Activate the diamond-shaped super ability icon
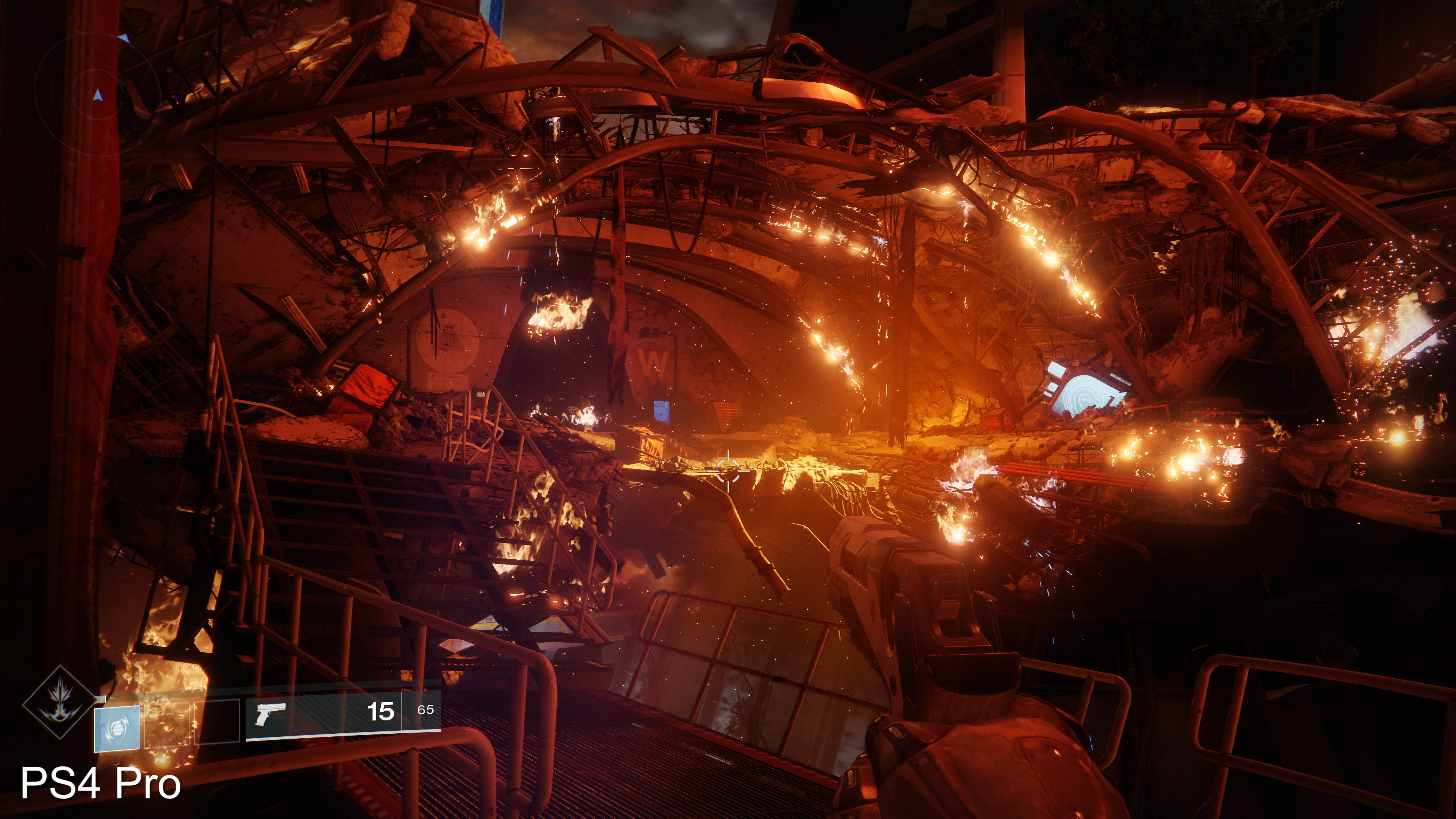The width and height of the screenshot is (1456, 819). coord(60,703)
